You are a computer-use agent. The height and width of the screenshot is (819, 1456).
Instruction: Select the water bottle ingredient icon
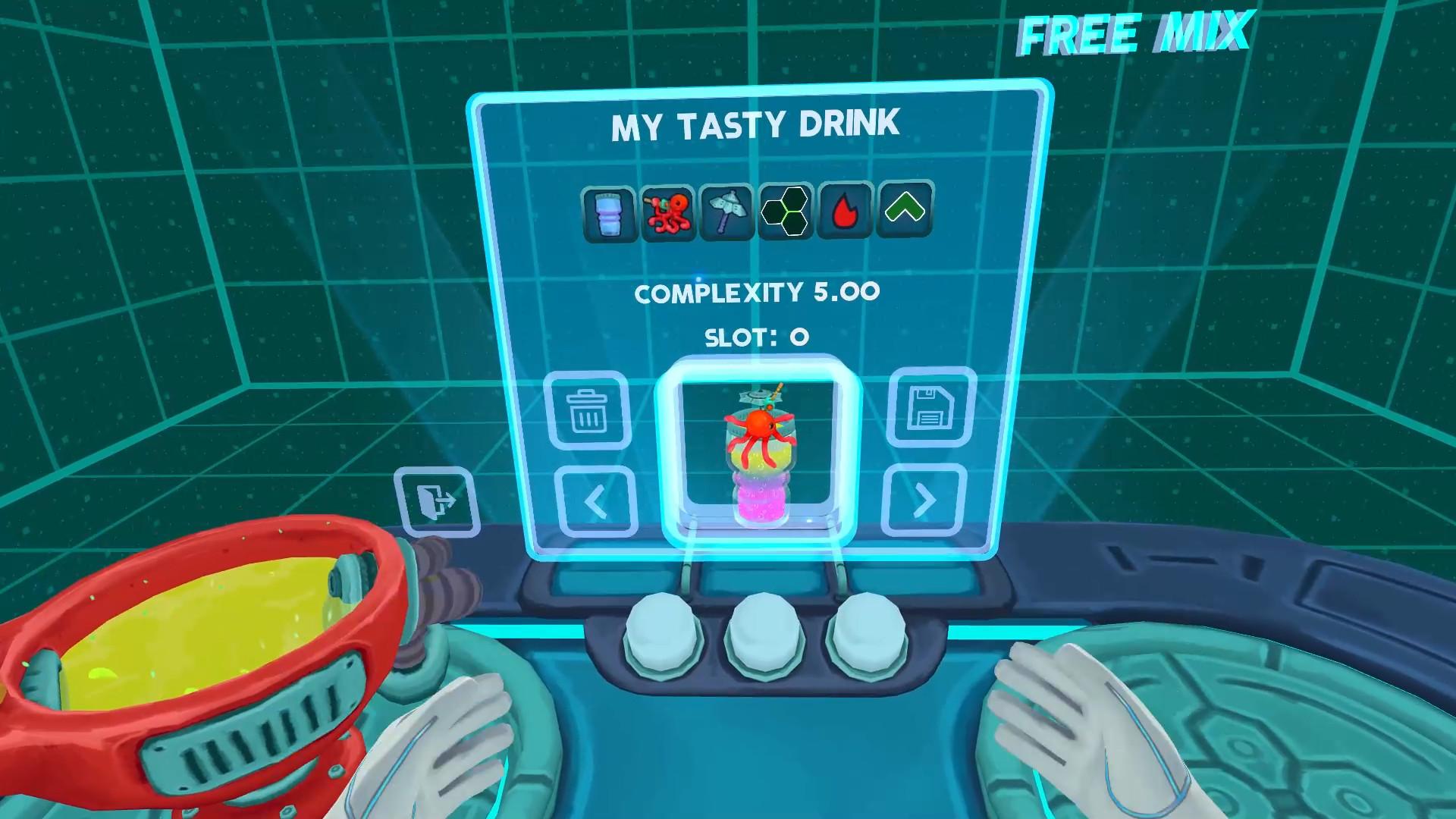pos(610,212)
